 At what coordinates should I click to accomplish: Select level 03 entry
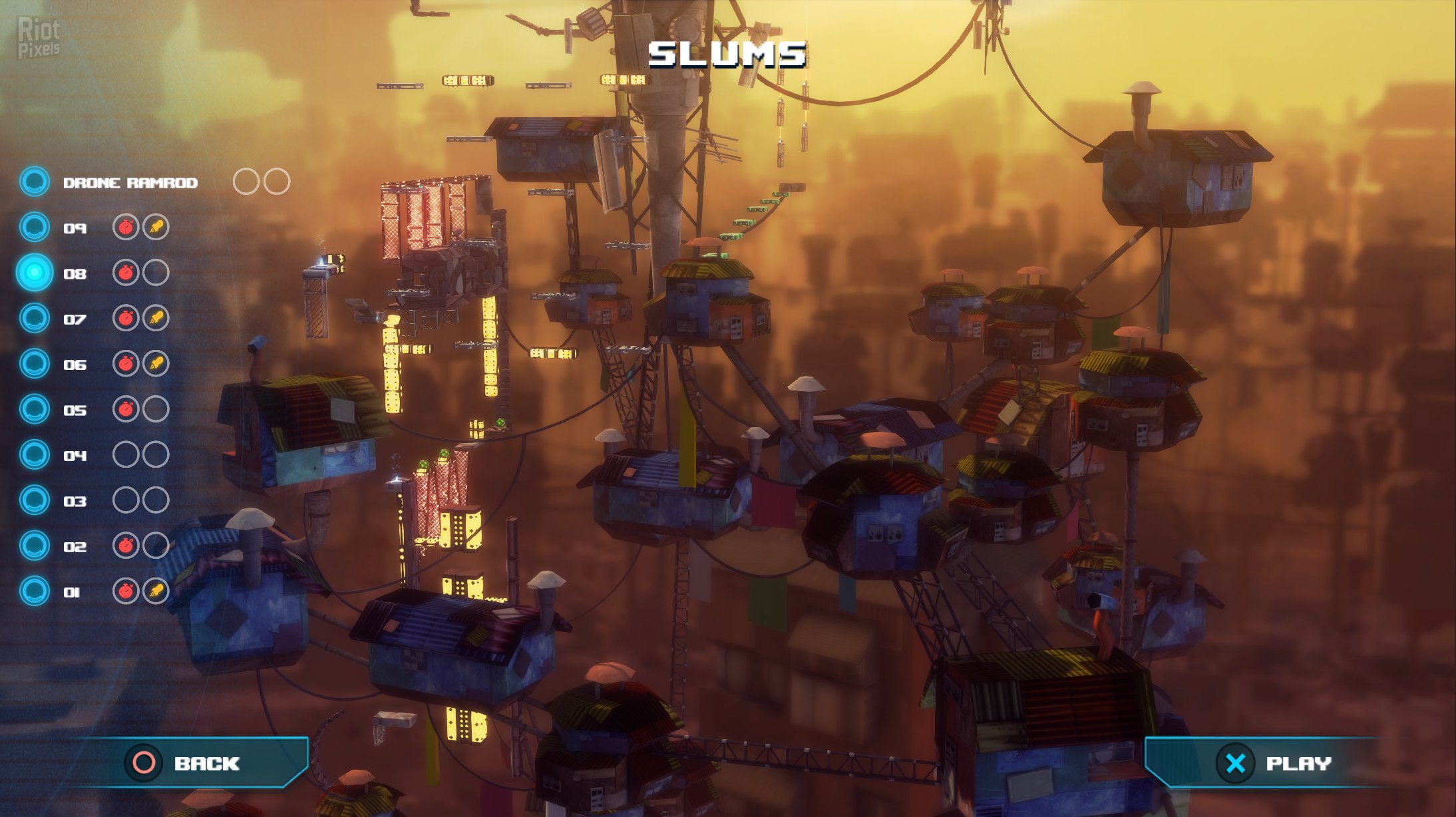75,501
